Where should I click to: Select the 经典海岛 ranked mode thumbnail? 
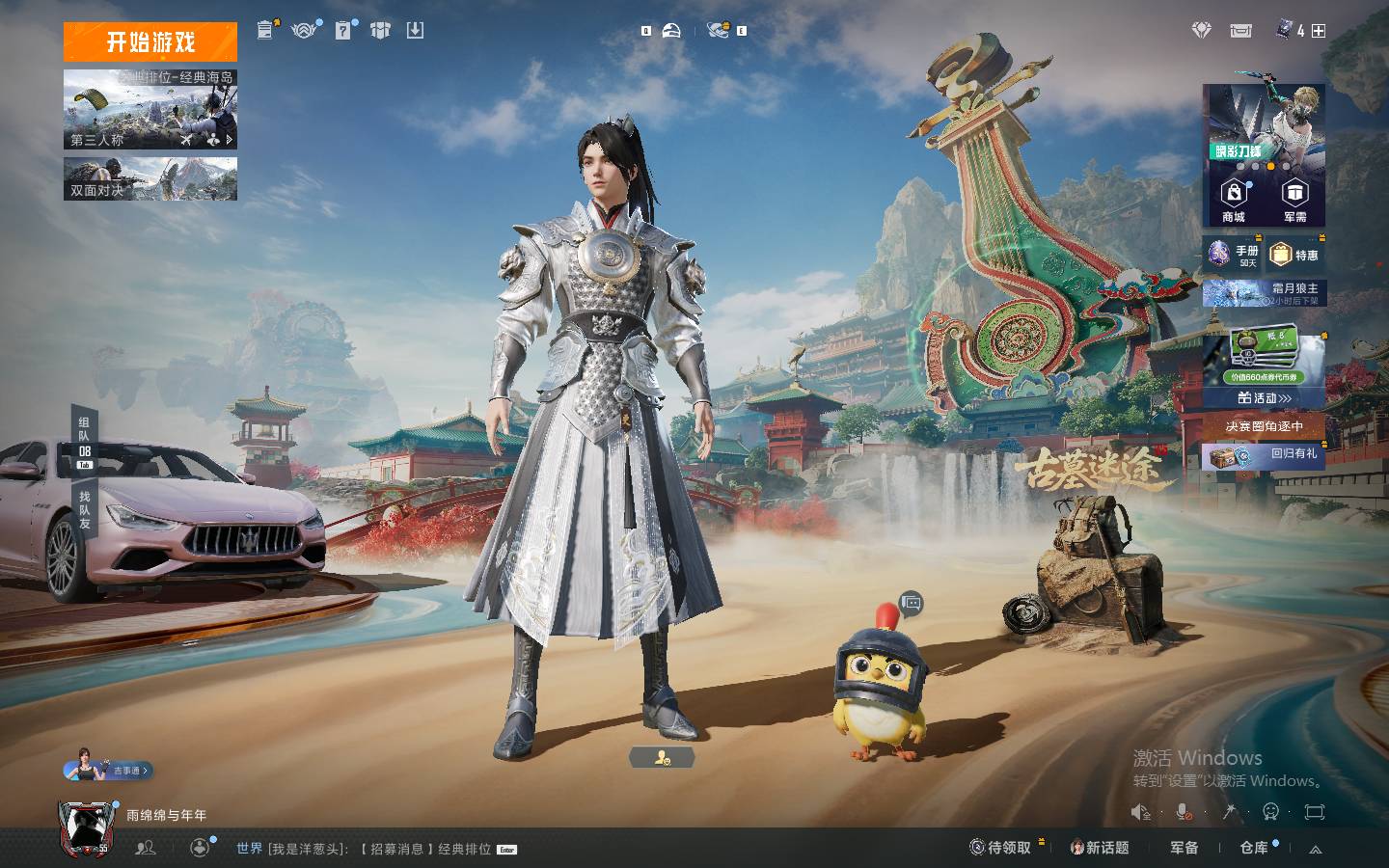[150, 108]
